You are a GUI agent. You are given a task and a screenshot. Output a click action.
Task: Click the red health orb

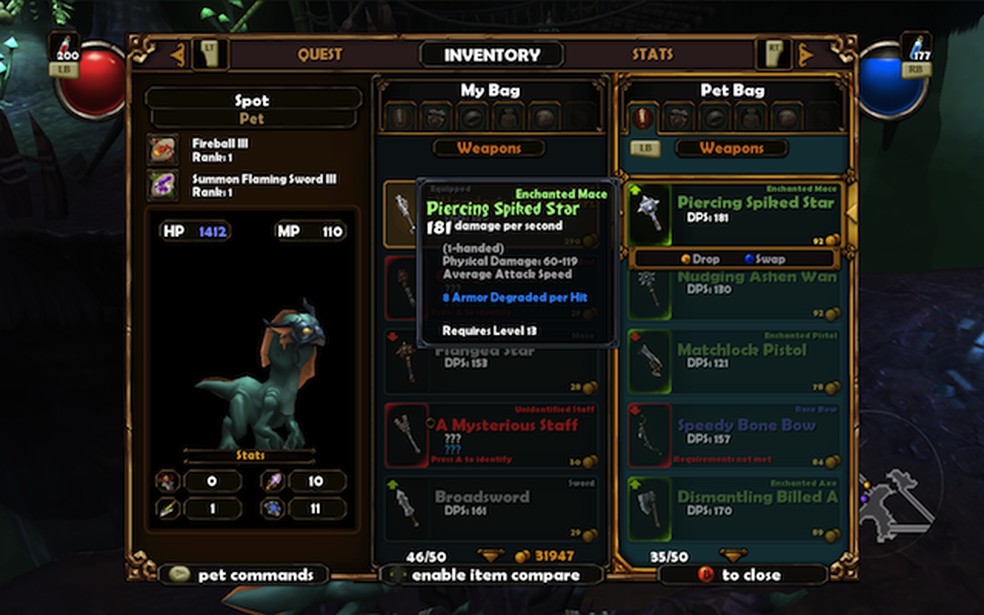click(x=91, y=82)
